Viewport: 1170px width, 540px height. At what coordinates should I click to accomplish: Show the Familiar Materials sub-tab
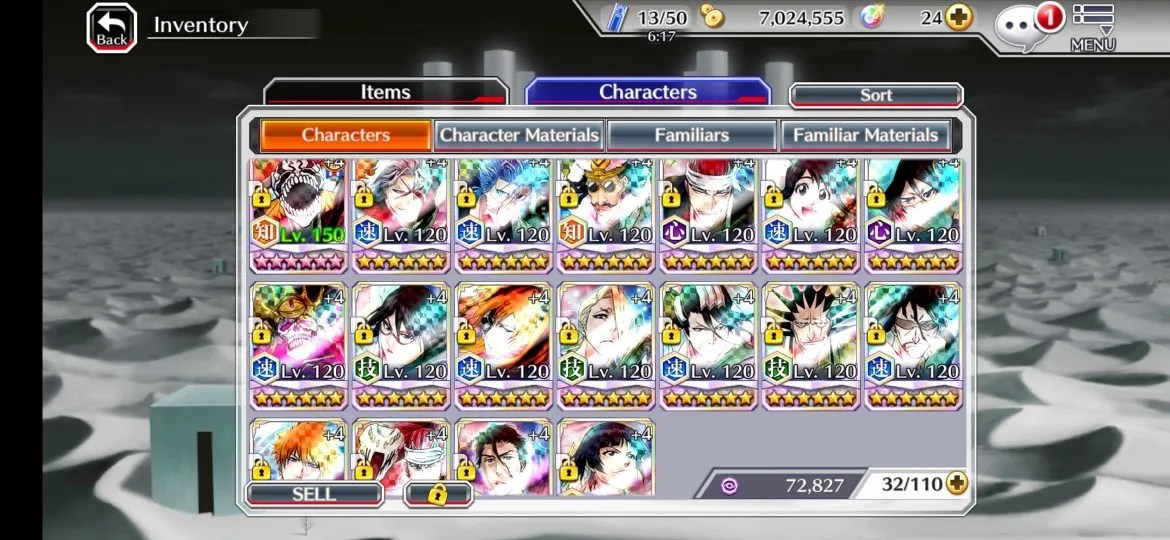pos(865,135)
